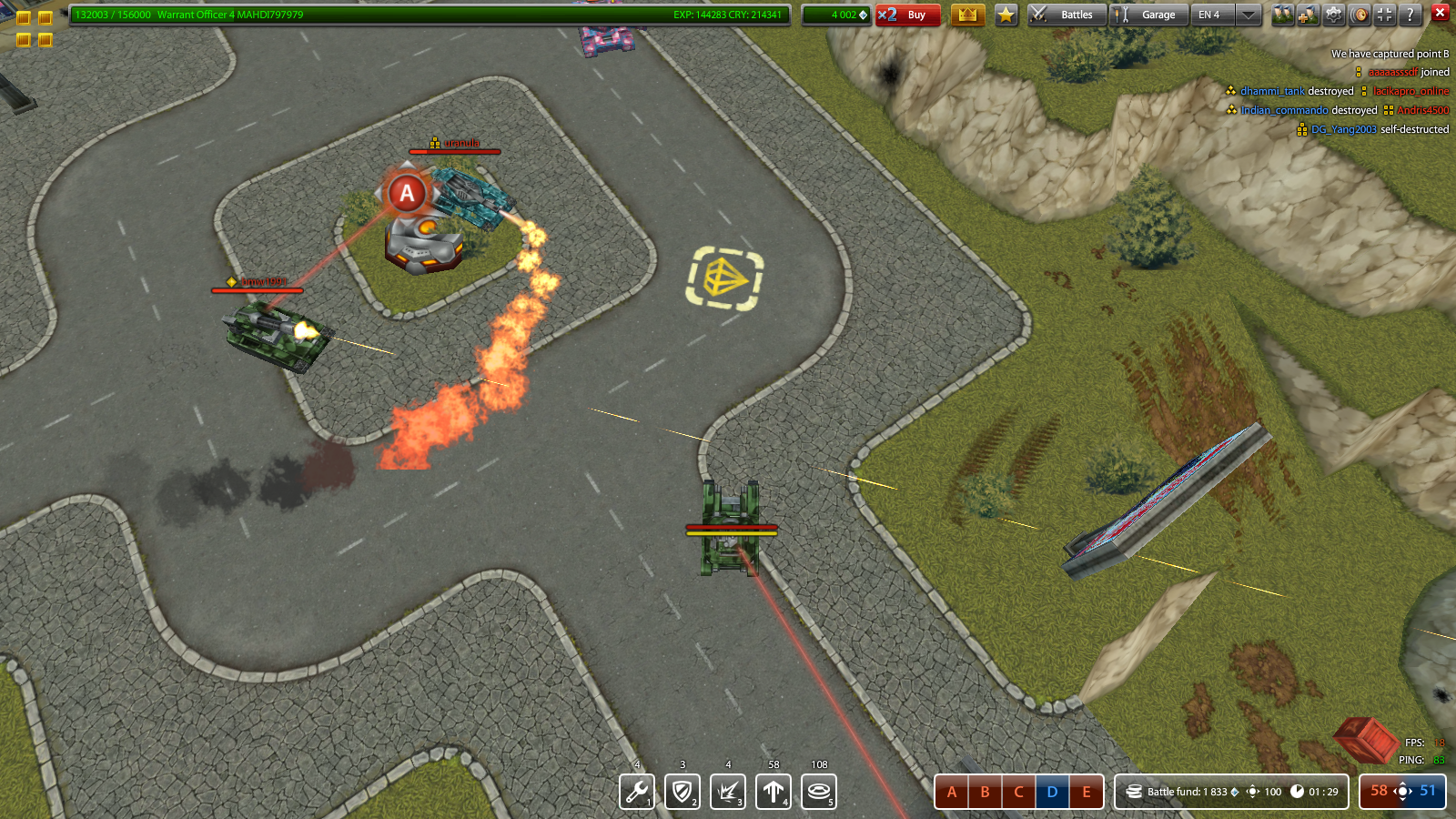The image size is (1456, 819).
Task: Open the help question mark
Action: (1410, 15)
